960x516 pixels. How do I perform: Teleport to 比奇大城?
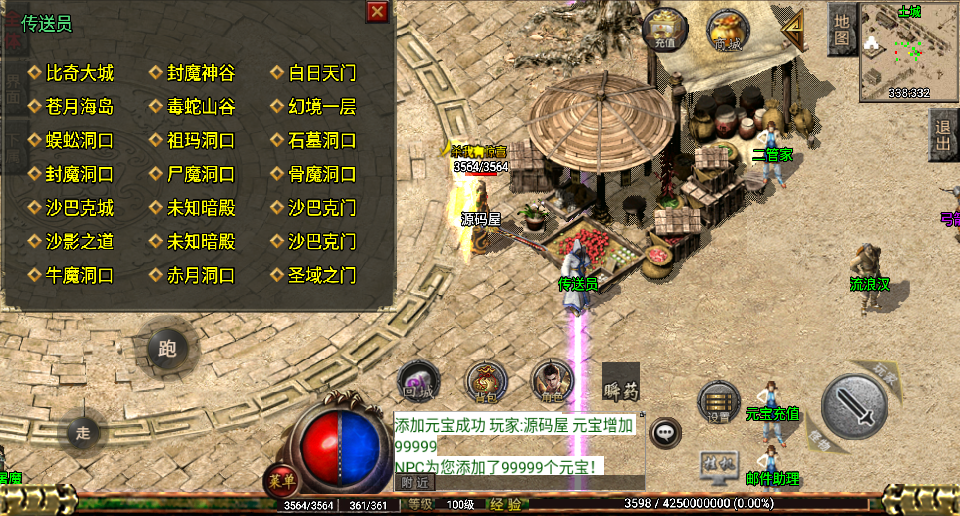tap(80, 73)
